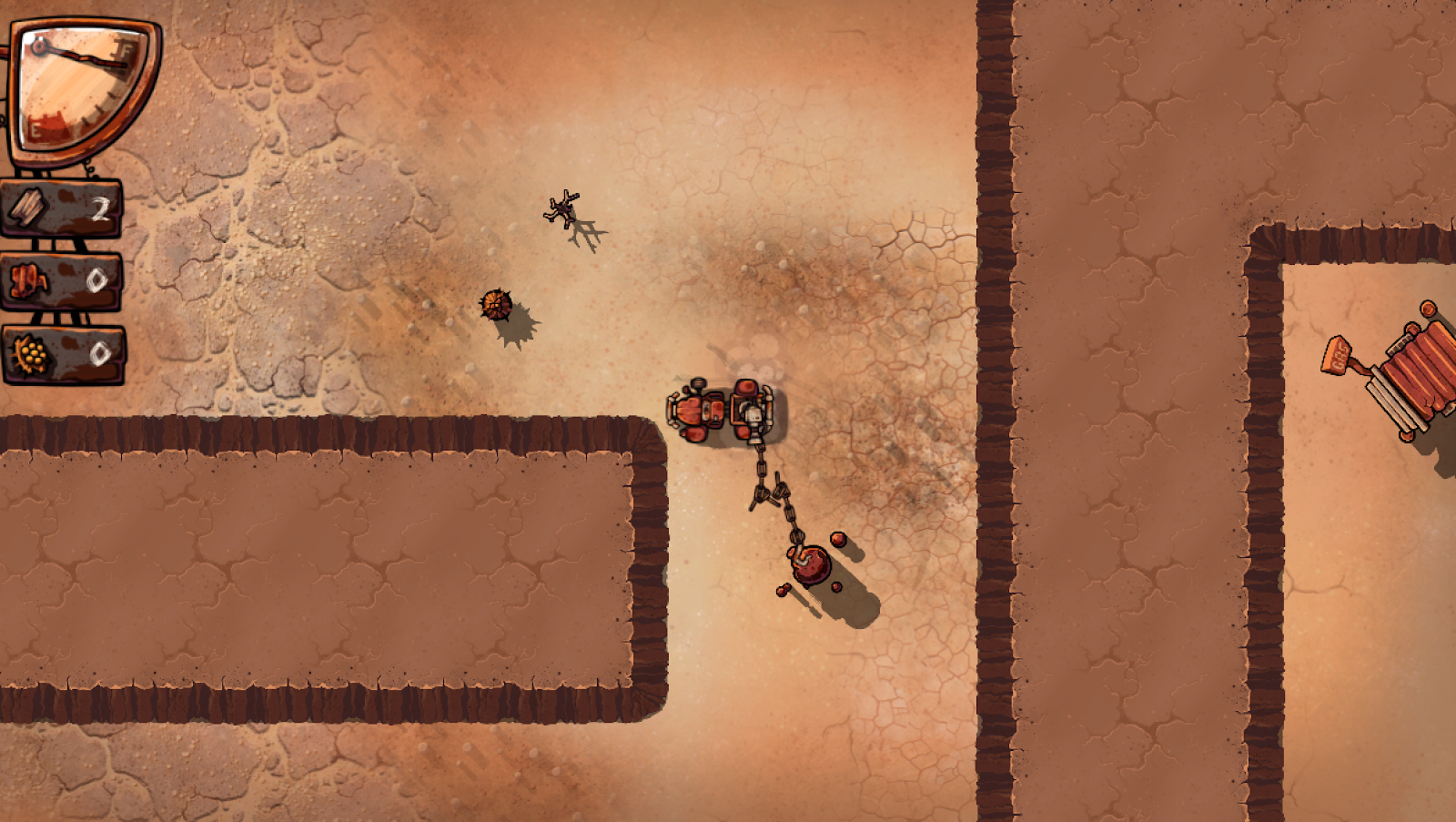
Task: Select the red engine scrap resource icon
Action: pyautogui.click(x=28, y=281)
